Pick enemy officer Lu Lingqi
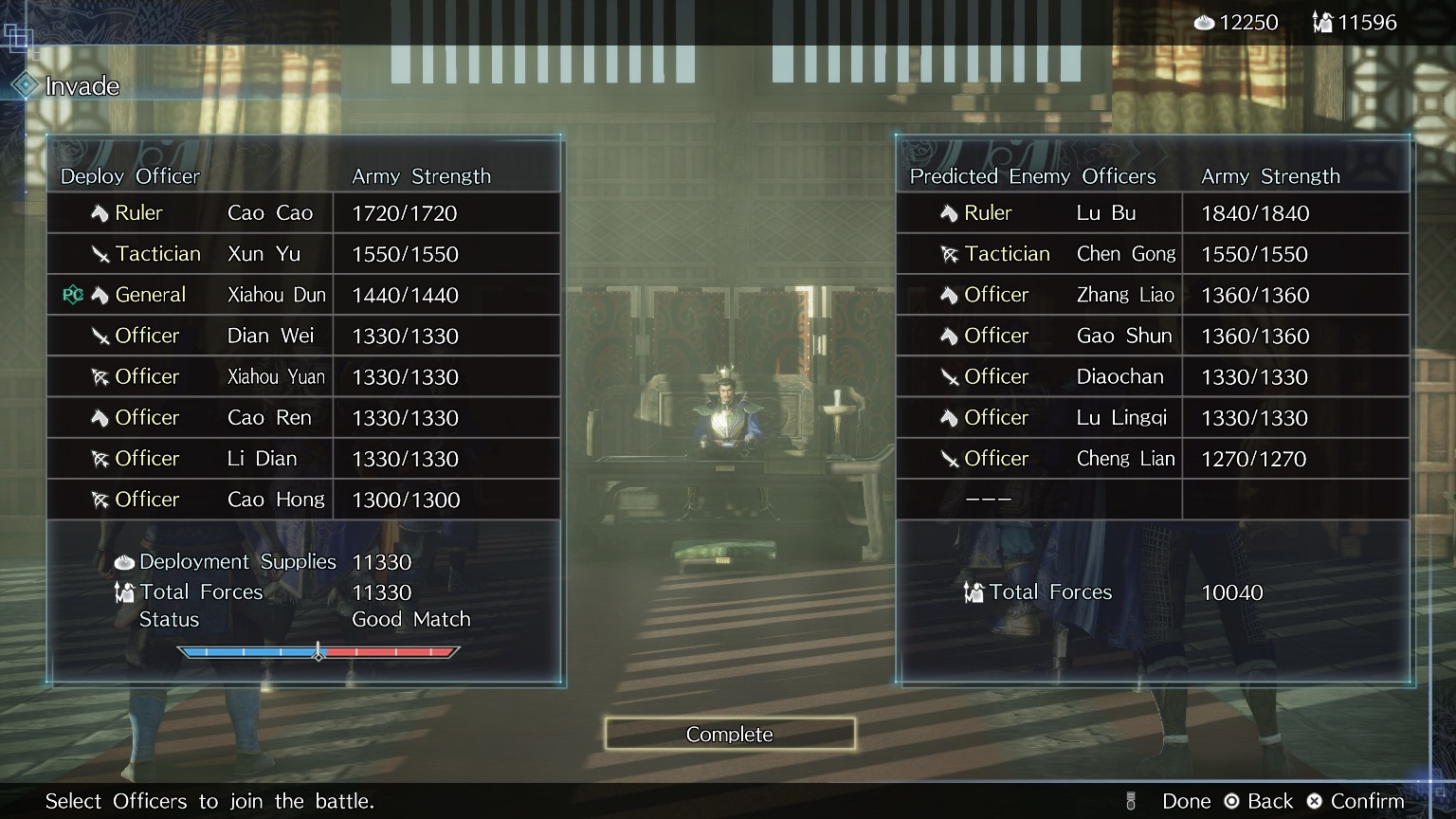Viewport: 1456px width, 819px height. coord(1153,417)
